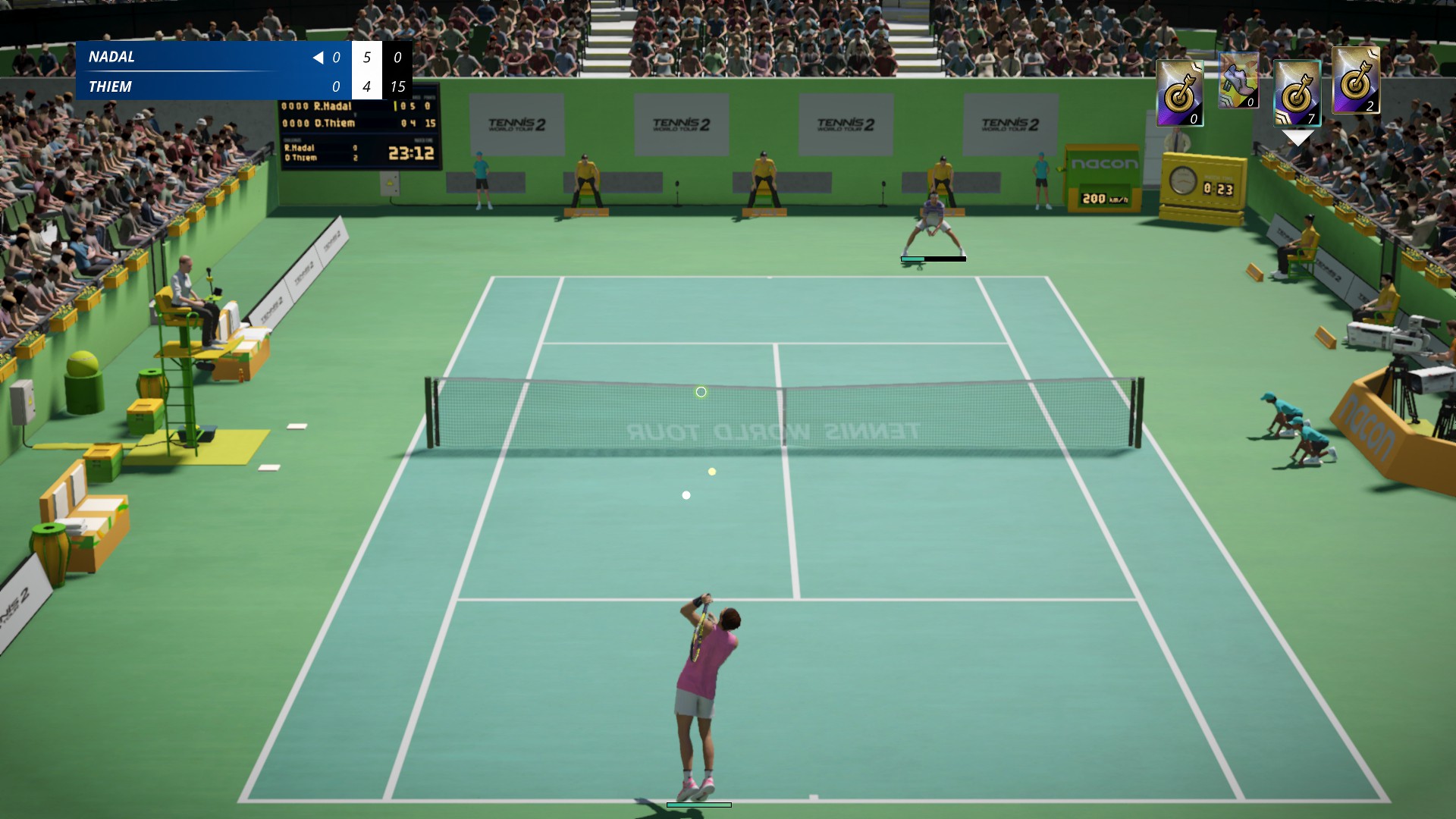Select the target card showing 0

[1179, 93]
